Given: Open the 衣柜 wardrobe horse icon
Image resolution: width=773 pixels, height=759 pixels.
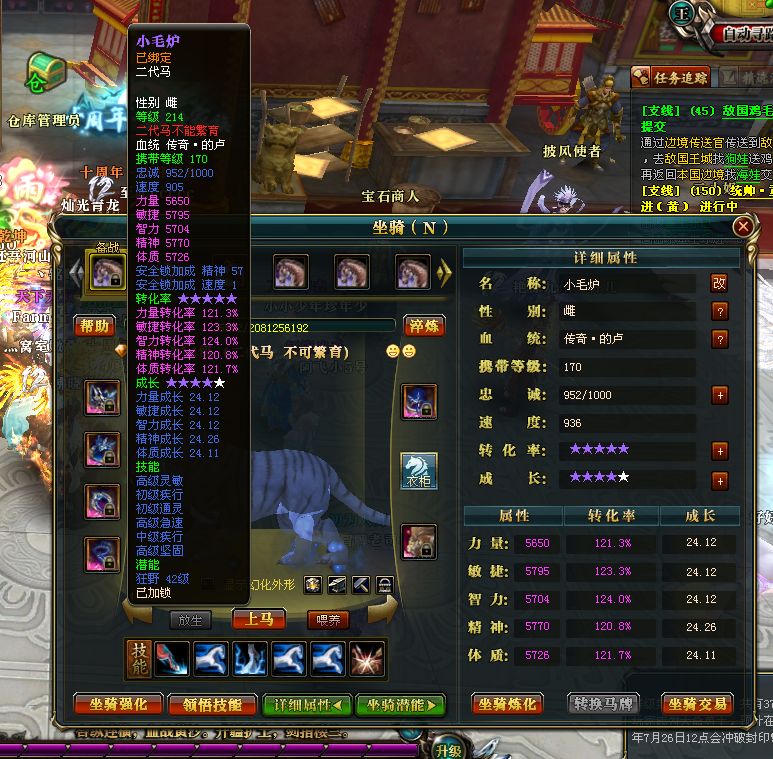Looking at the screenshot, I should pyautogui.click(x=419, y=470).
